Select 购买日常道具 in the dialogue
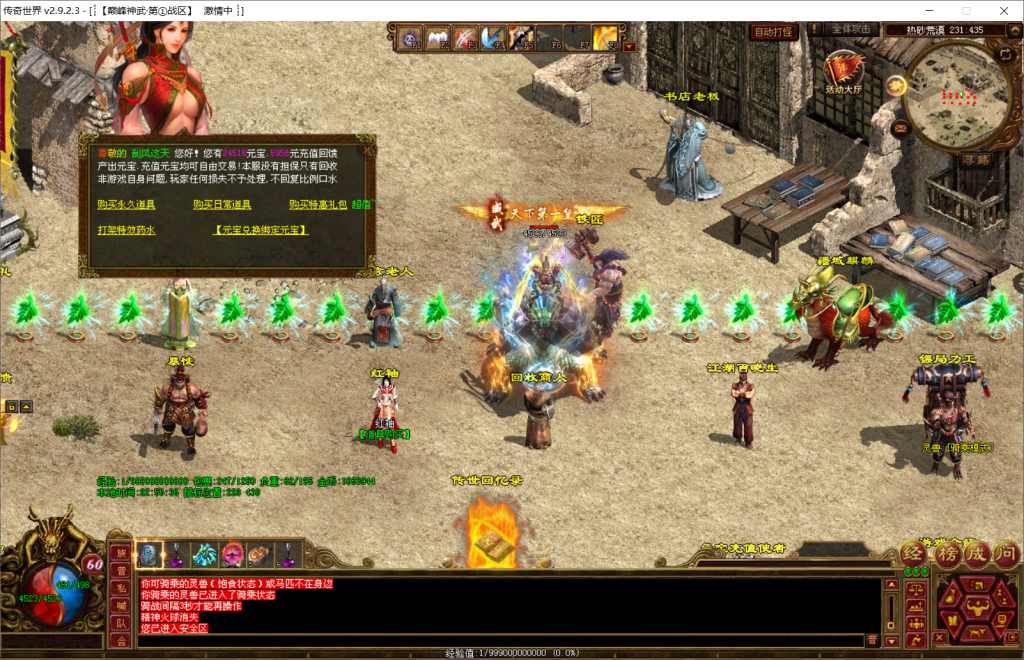 click(x=222, y=204)
